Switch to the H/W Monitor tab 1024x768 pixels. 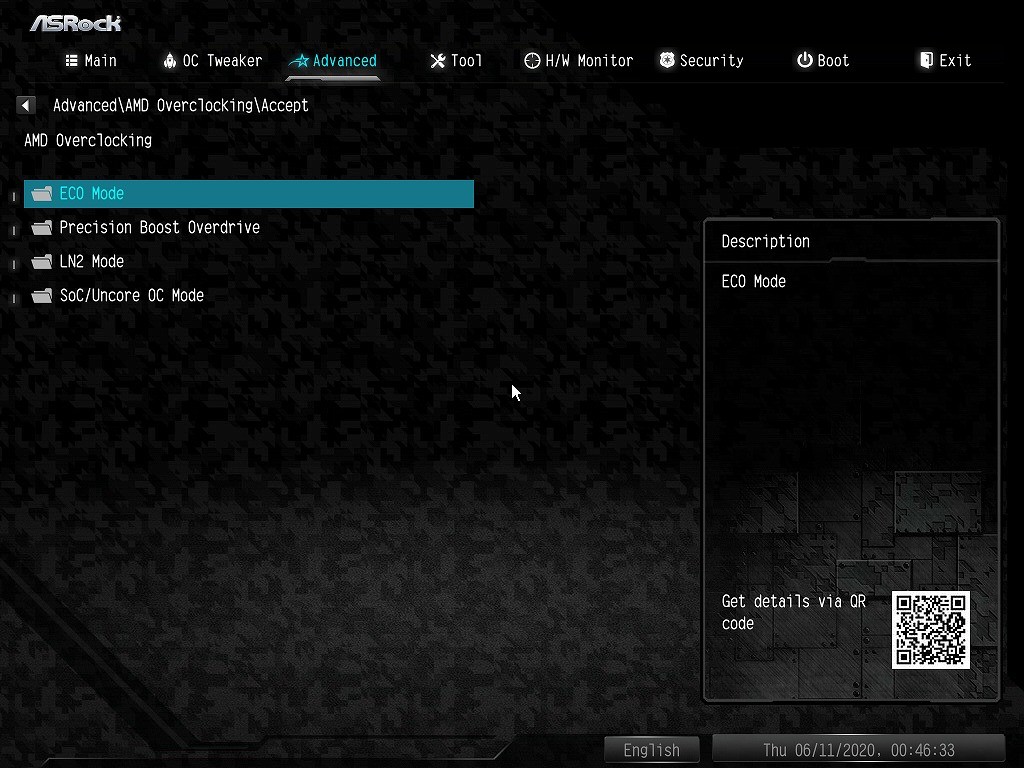(579, 61)
